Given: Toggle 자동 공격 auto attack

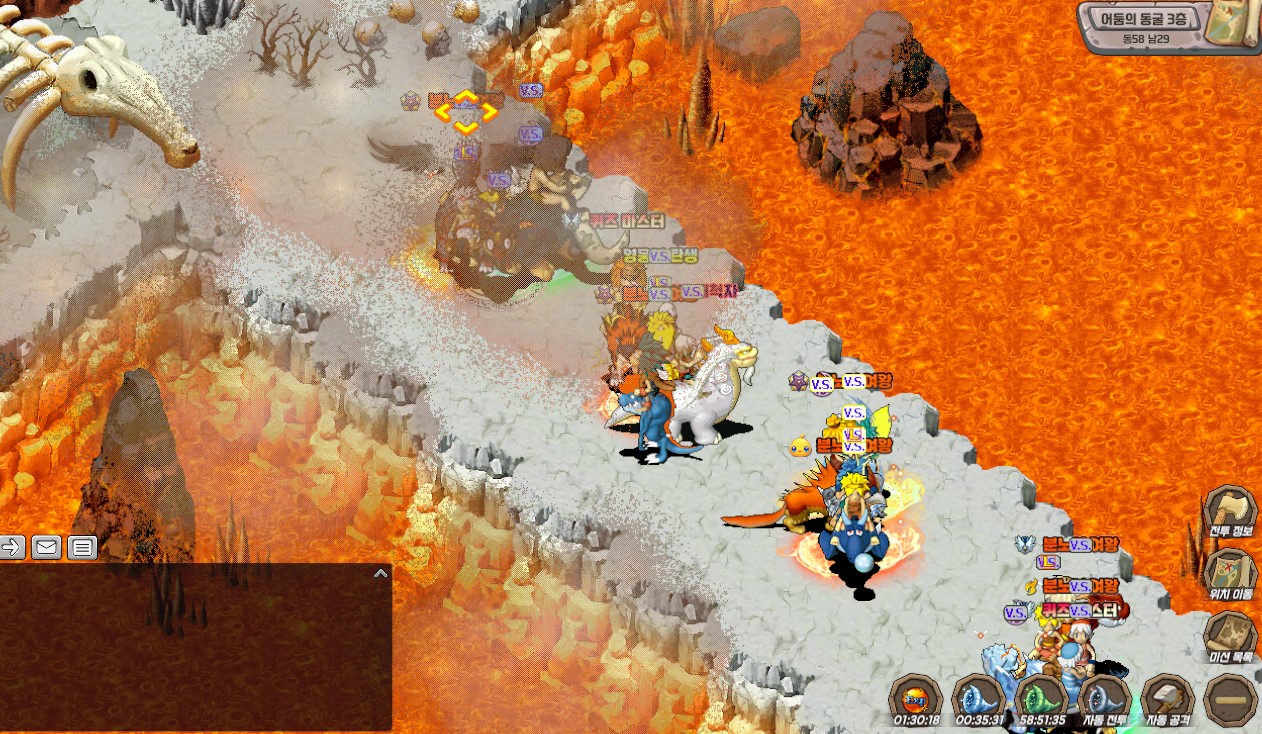Looking at the screenshot, I should pyautogui.click(x=1167, y=698).
